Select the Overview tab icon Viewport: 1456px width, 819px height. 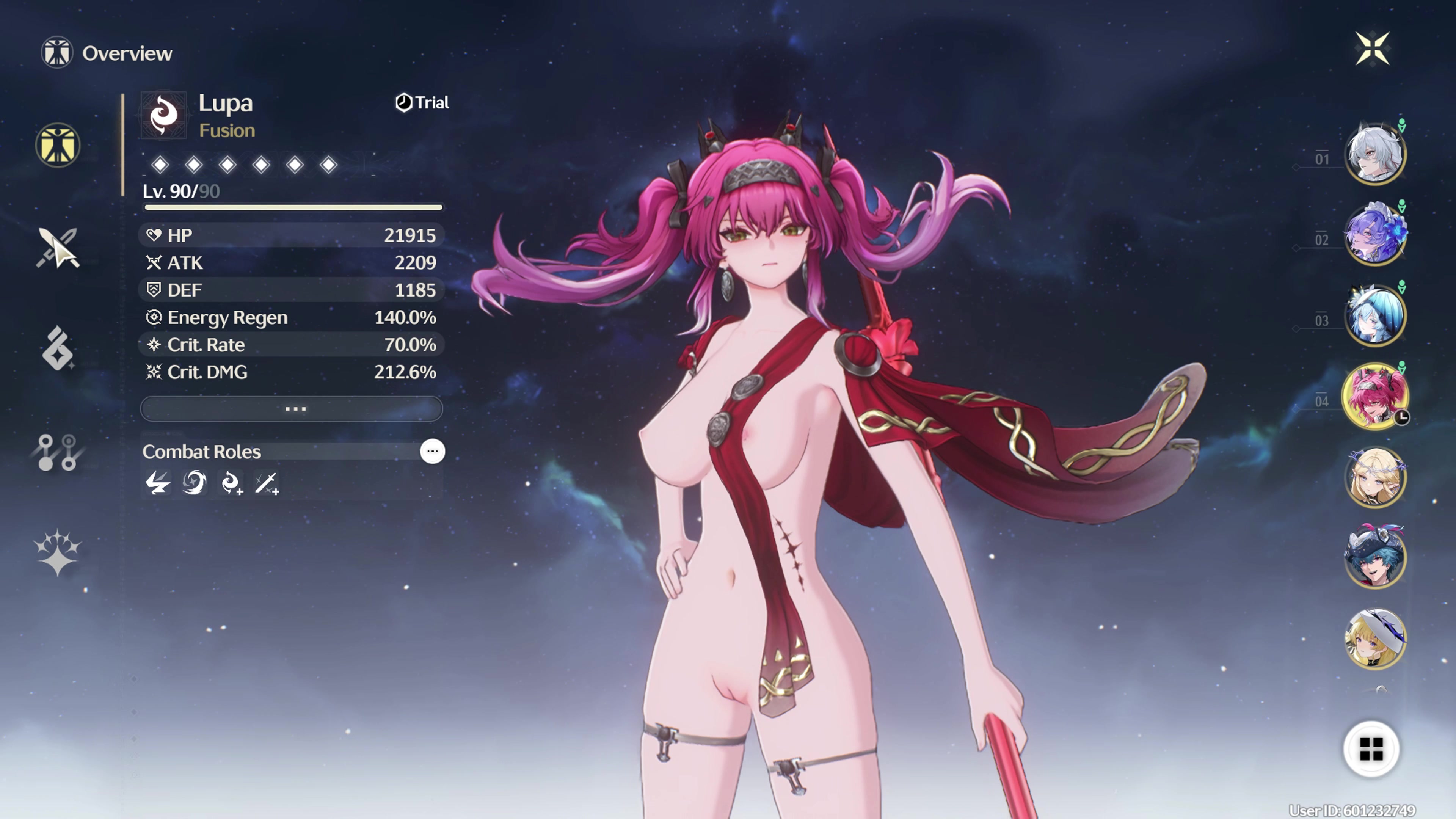coord(58,145)
